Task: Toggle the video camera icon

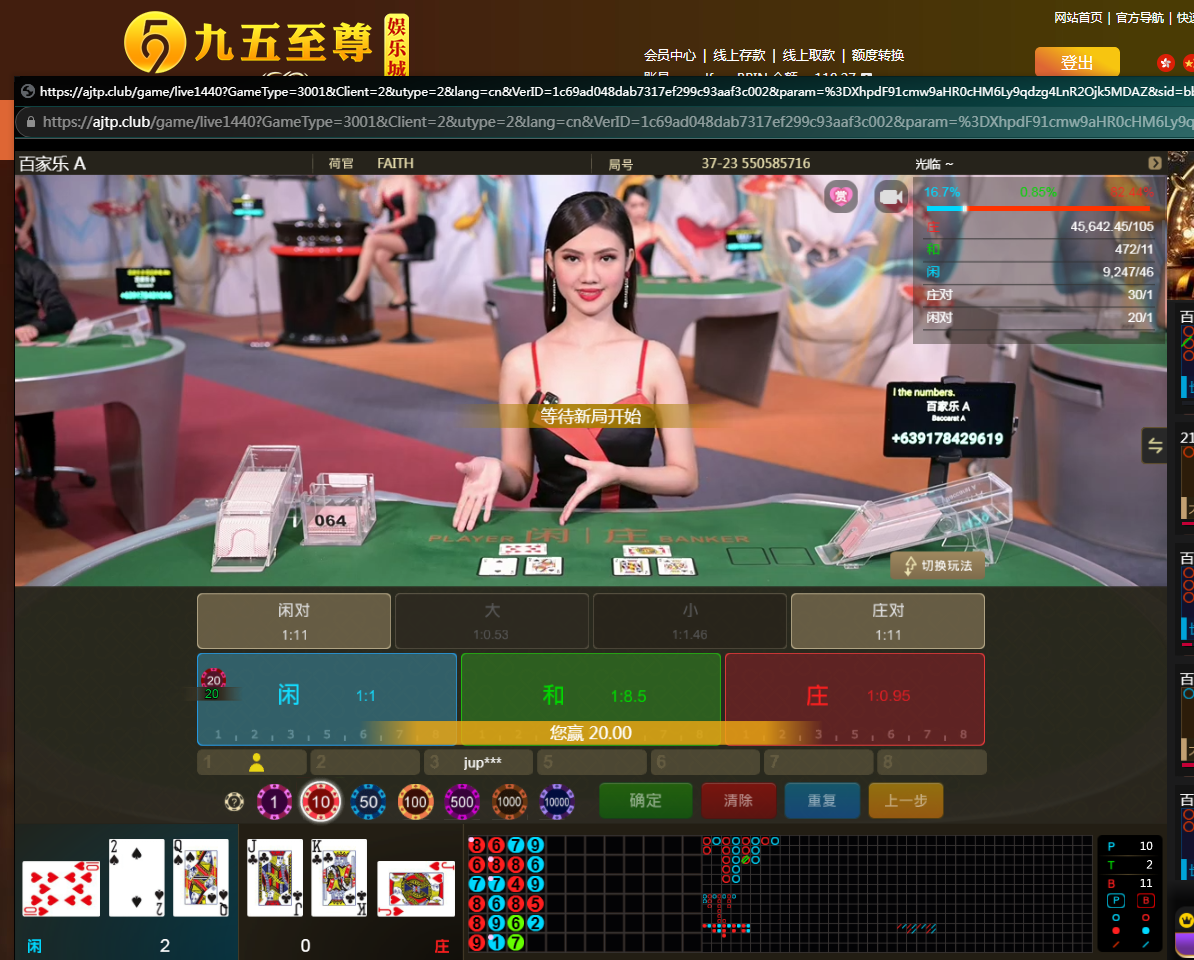Action: 890,197
